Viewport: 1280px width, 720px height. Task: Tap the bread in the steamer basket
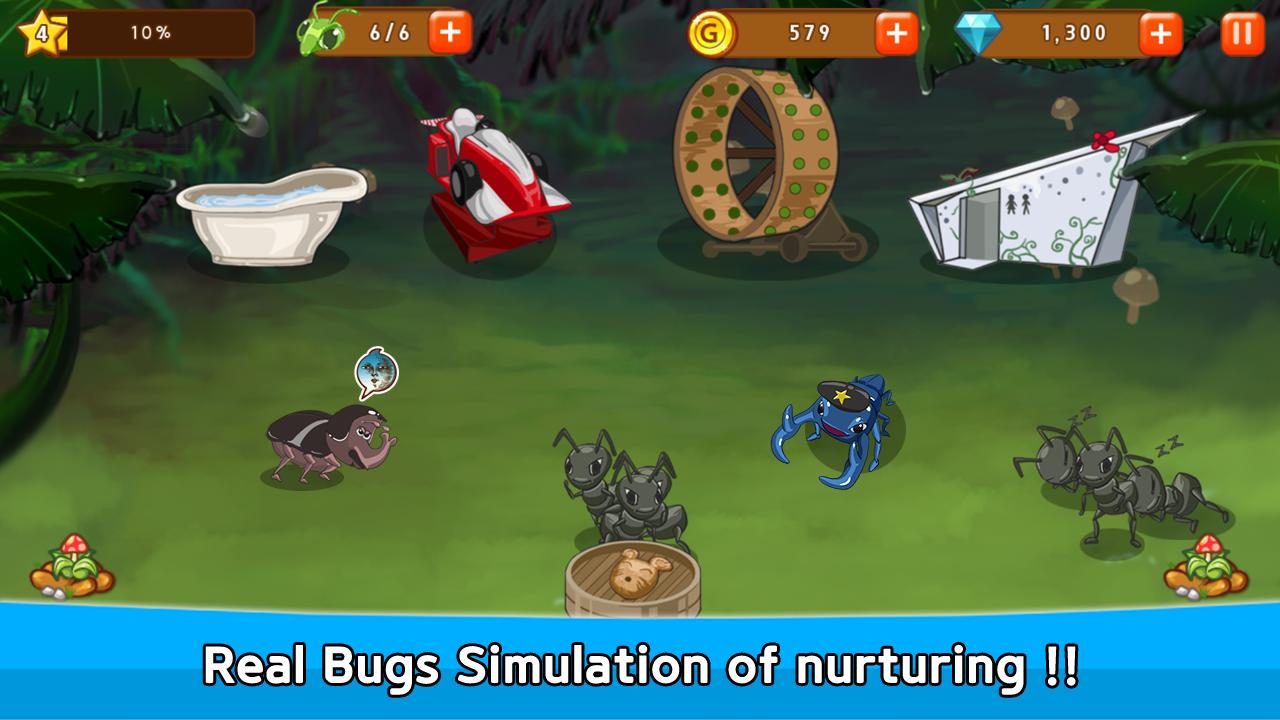tap(638, 570)
